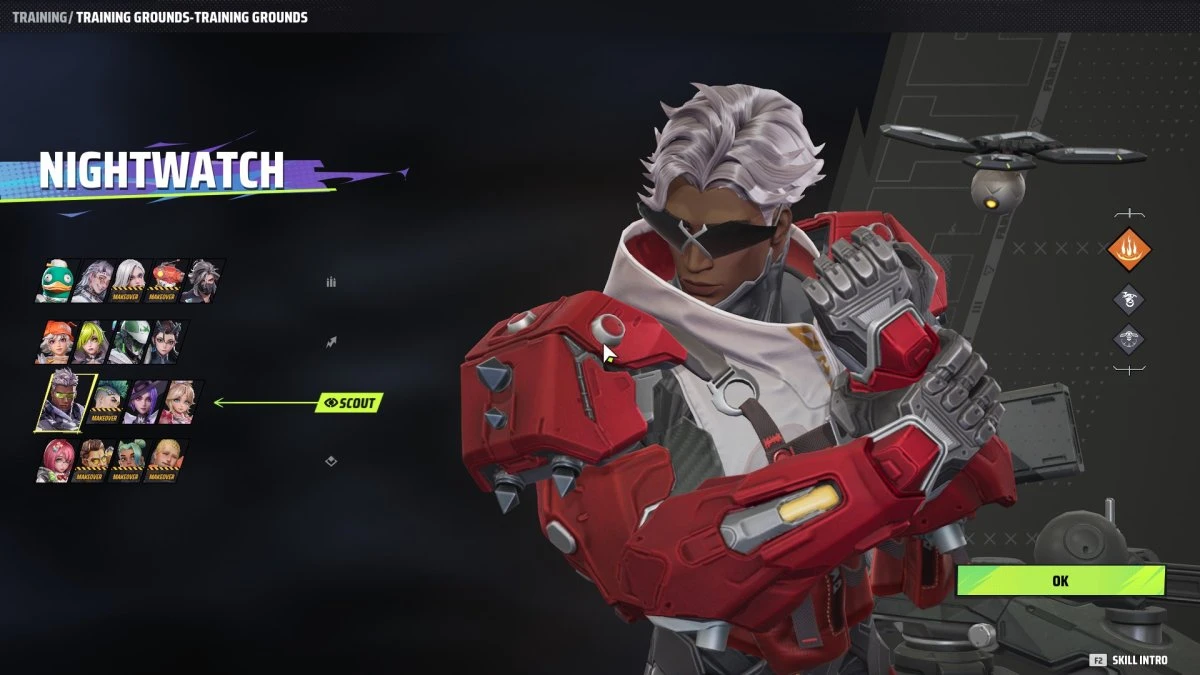Select the lime-green-haired character portrait
The height and width of the screenshot is (675, 1200).
pyautogui.click(x=94, y=342)
